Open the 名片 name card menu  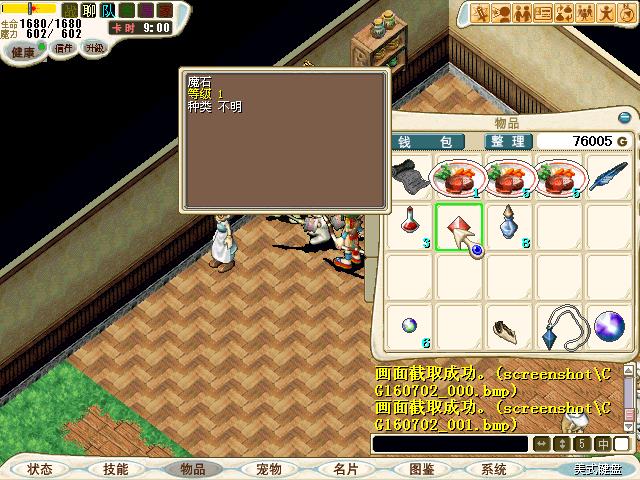pos(345,469)
